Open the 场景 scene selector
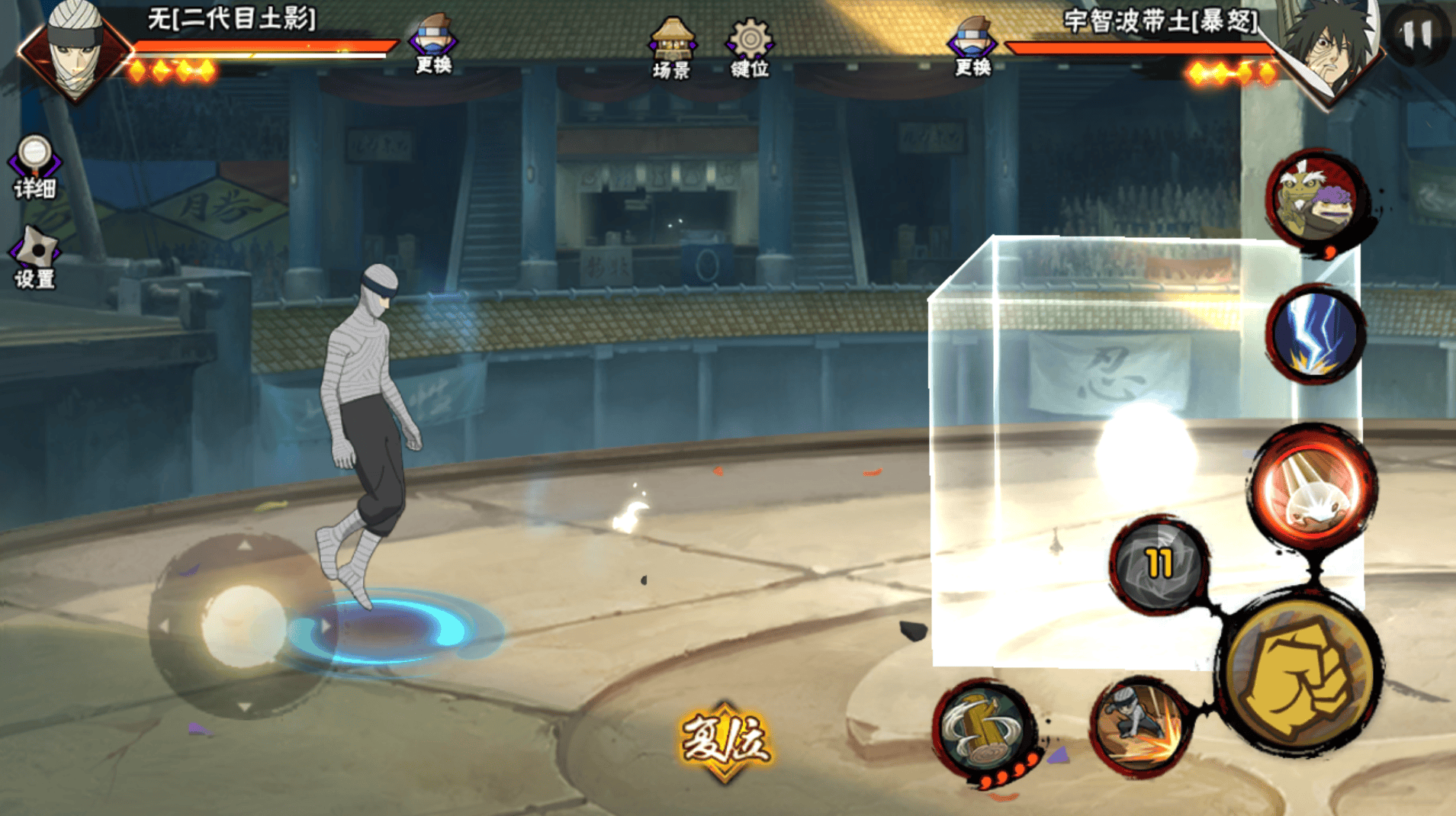1456x816 pixels. click(x=671, y=47)
